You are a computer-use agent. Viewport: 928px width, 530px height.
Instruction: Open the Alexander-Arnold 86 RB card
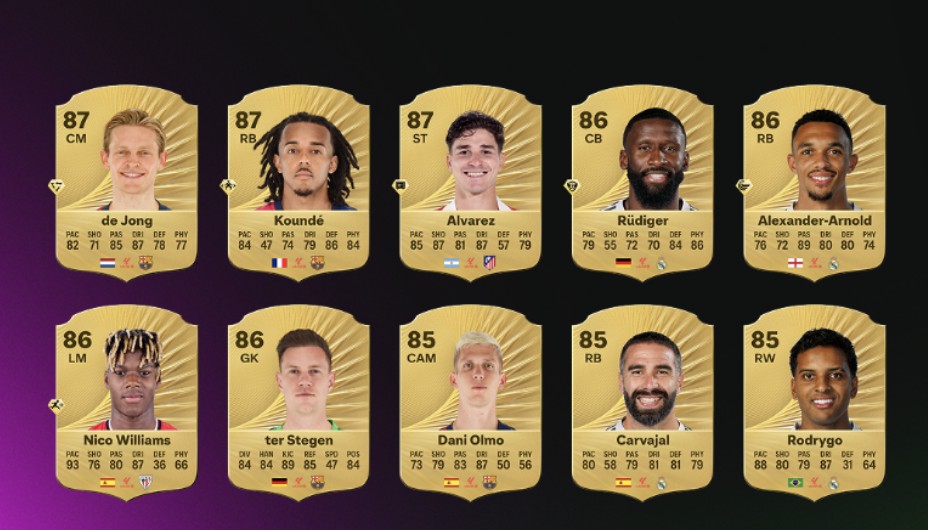[814, 181]
